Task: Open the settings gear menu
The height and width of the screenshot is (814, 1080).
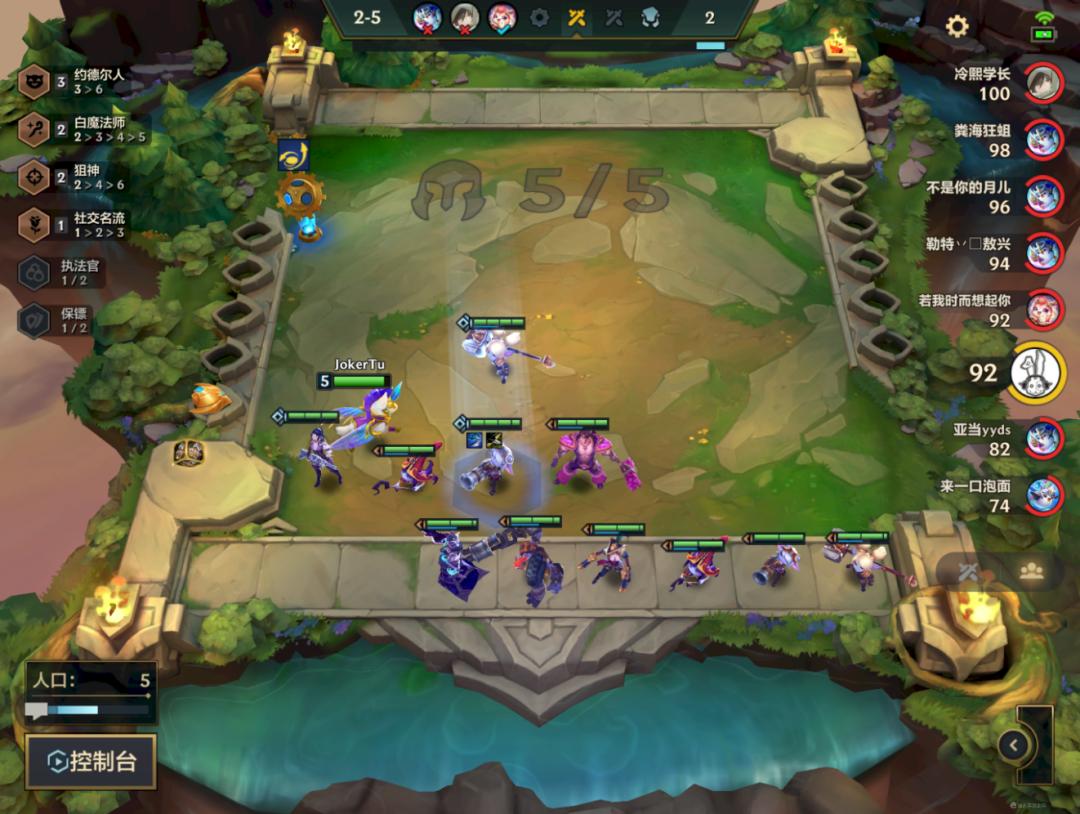Action: coord(957,27)
